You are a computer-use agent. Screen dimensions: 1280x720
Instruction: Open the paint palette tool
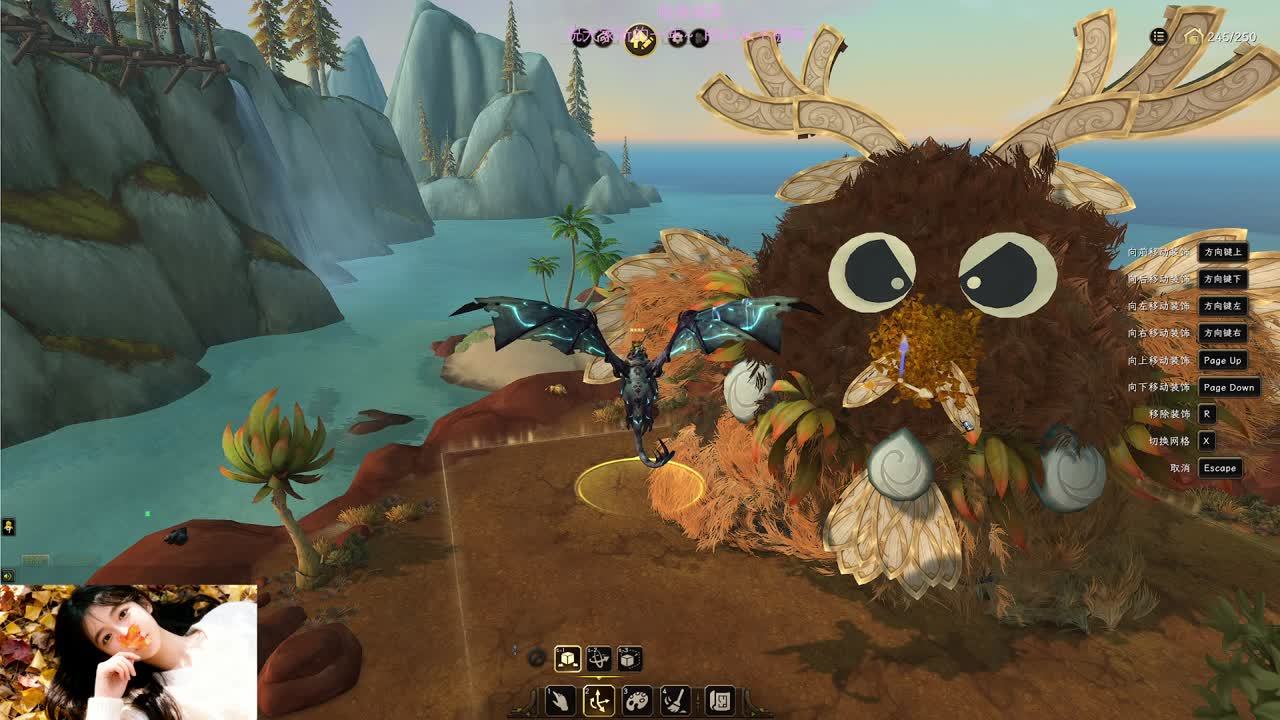tap(638, 700)
